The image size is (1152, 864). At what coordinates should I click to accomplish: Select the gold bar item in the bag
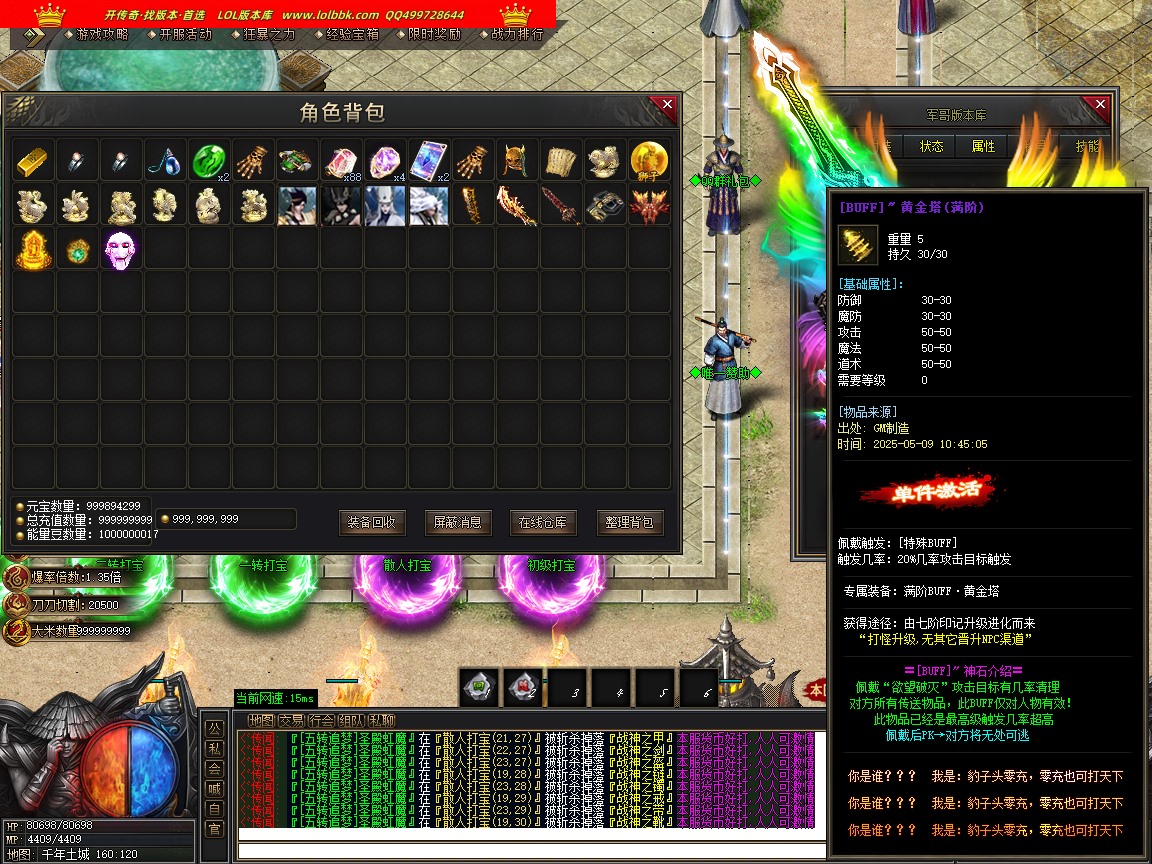[33, 160]
